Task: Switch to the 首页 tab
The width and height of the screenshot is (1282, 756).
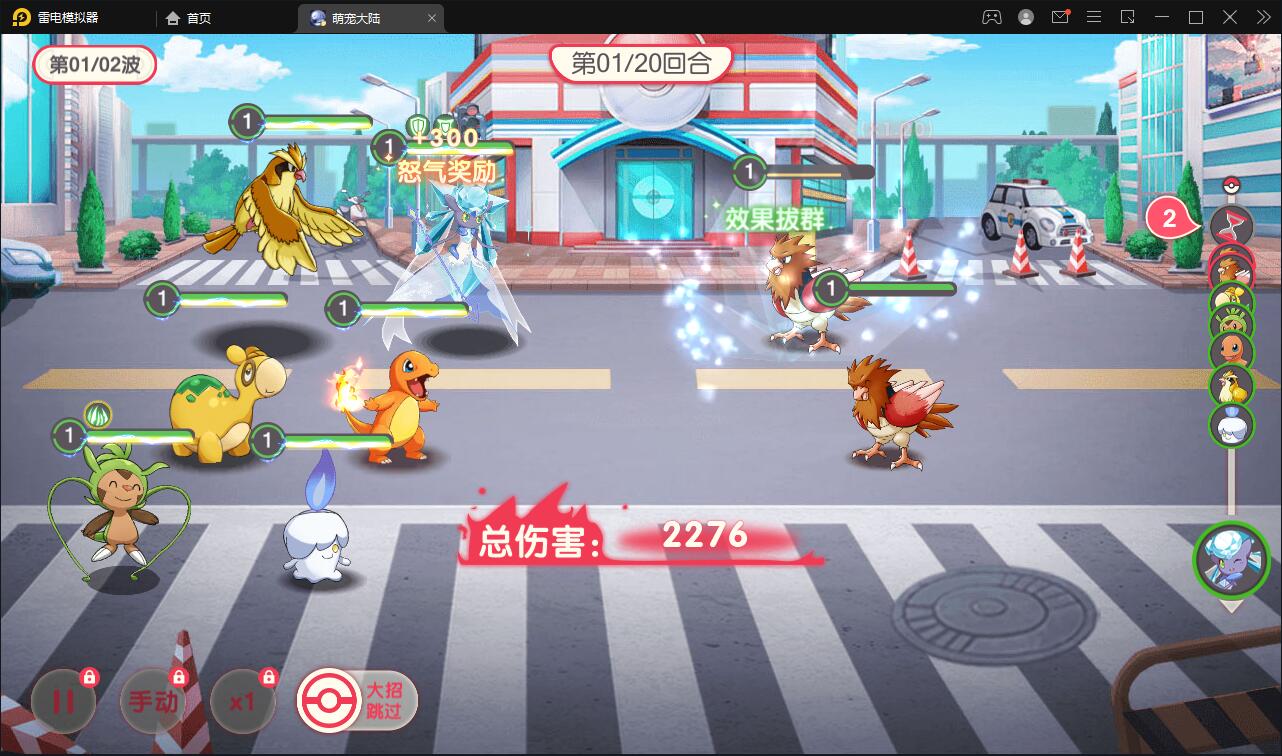Action: (x=185, y=17)
